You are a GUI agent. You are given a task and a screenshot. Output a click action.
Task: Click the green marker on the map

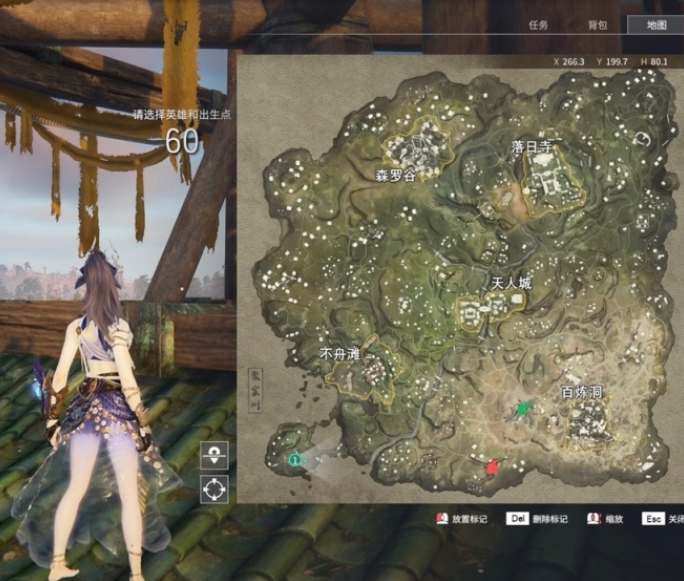click(521, 409)
